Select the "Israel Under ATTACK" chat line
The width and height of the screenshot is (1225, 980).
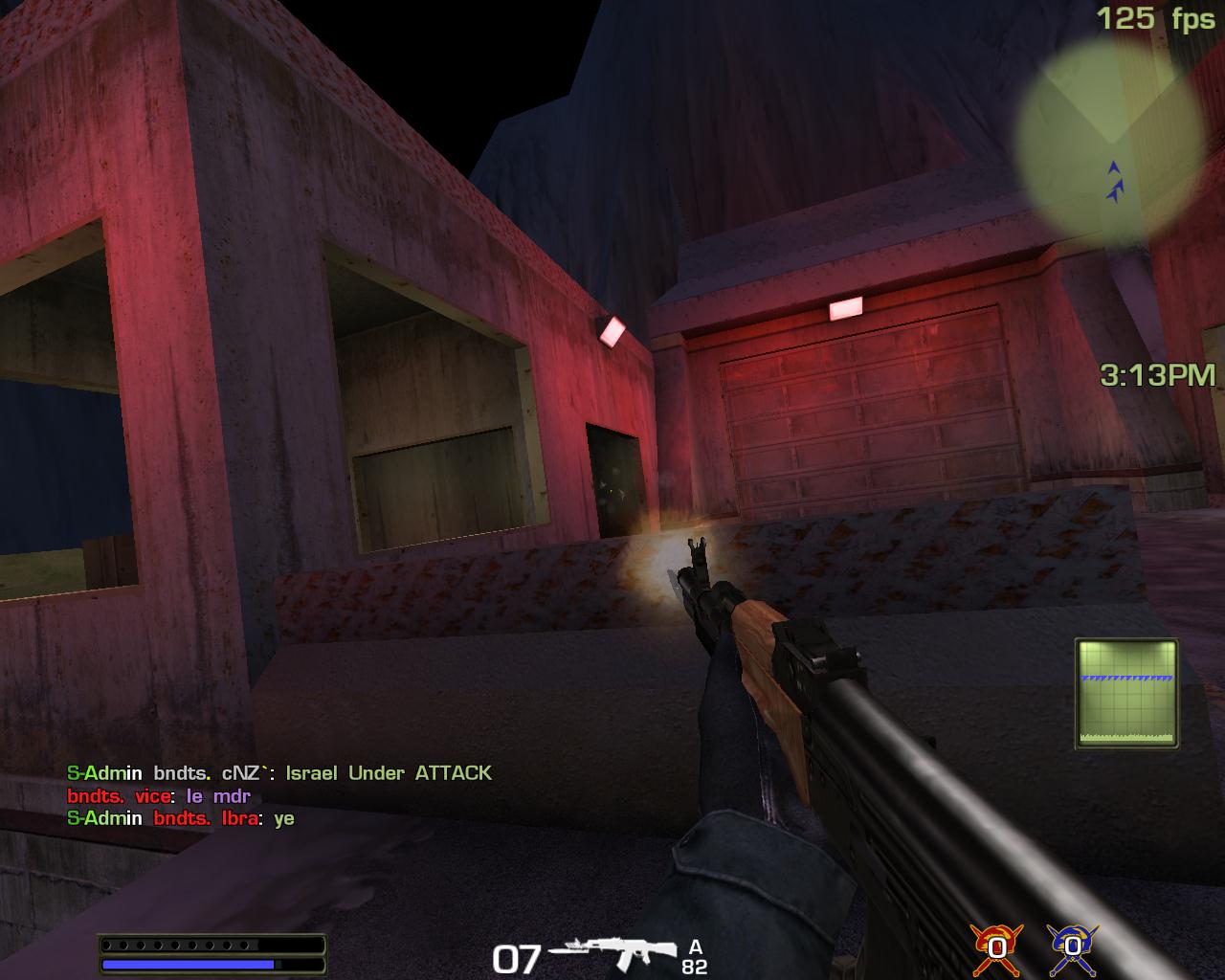[279, 773]
